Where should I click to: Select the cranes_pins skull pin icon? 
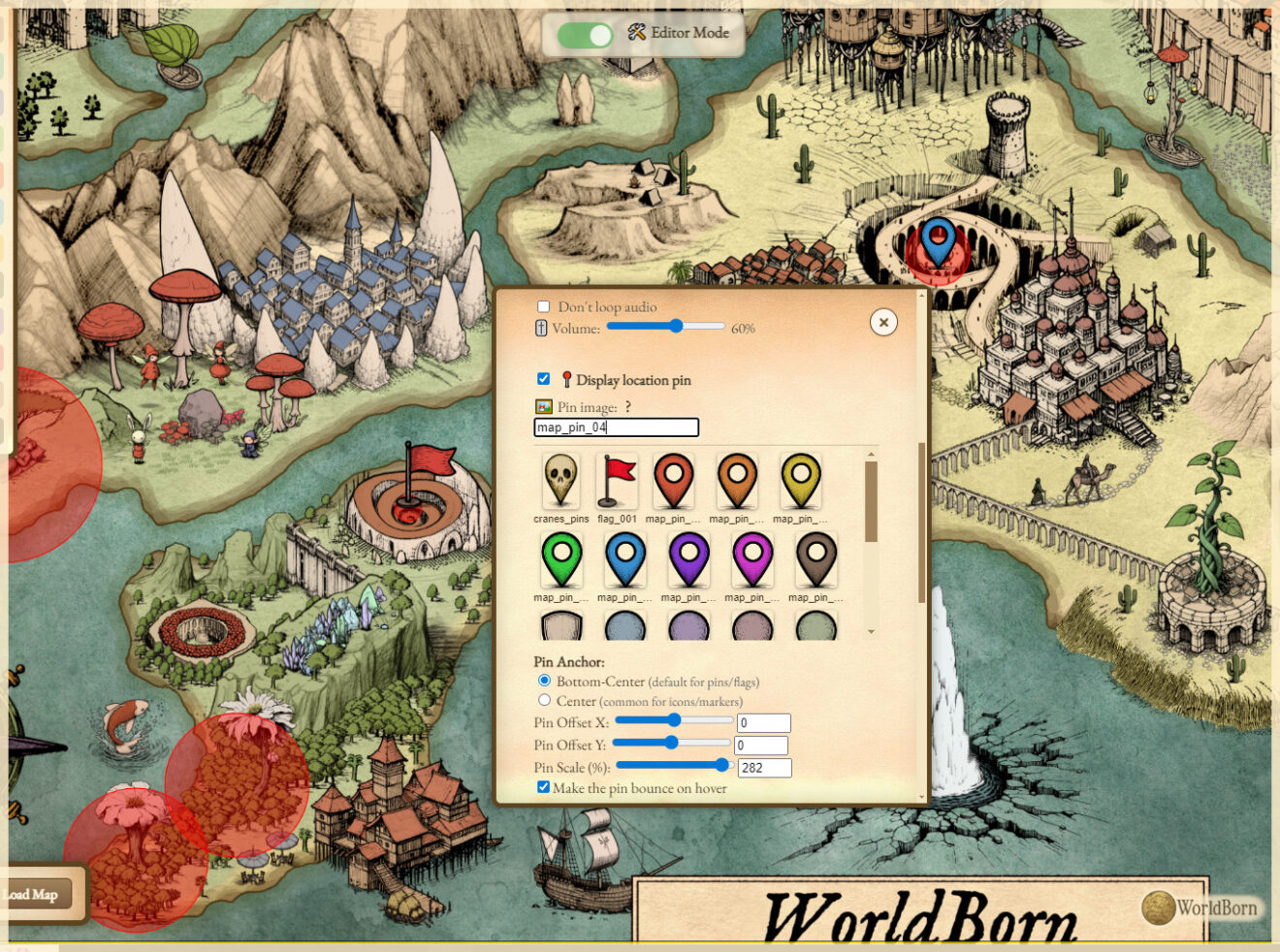(560, 481)
